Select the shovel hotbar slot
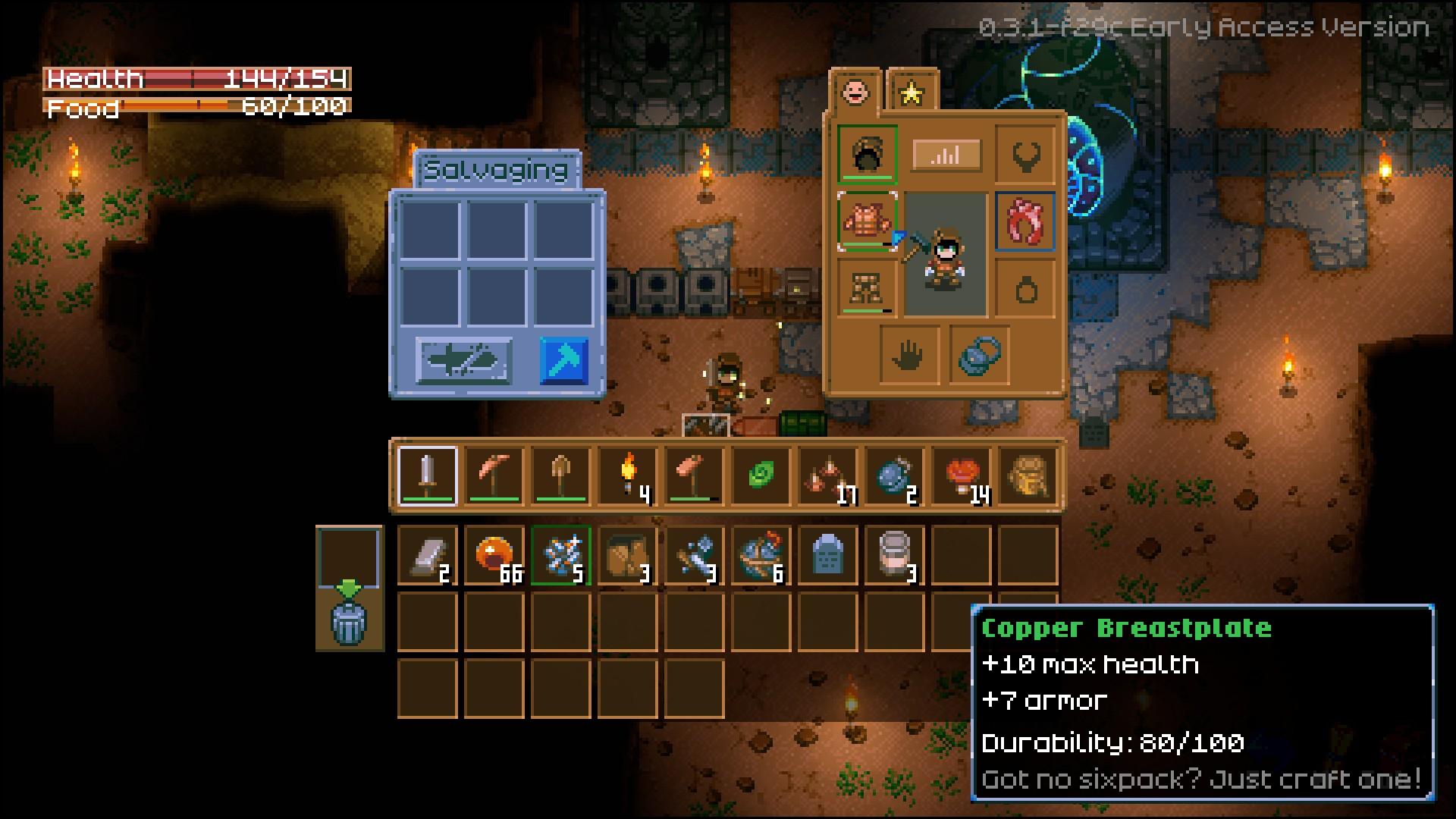Image resolution: width=1456 pixels, height=819 pixels. click(x=561, y=476)
